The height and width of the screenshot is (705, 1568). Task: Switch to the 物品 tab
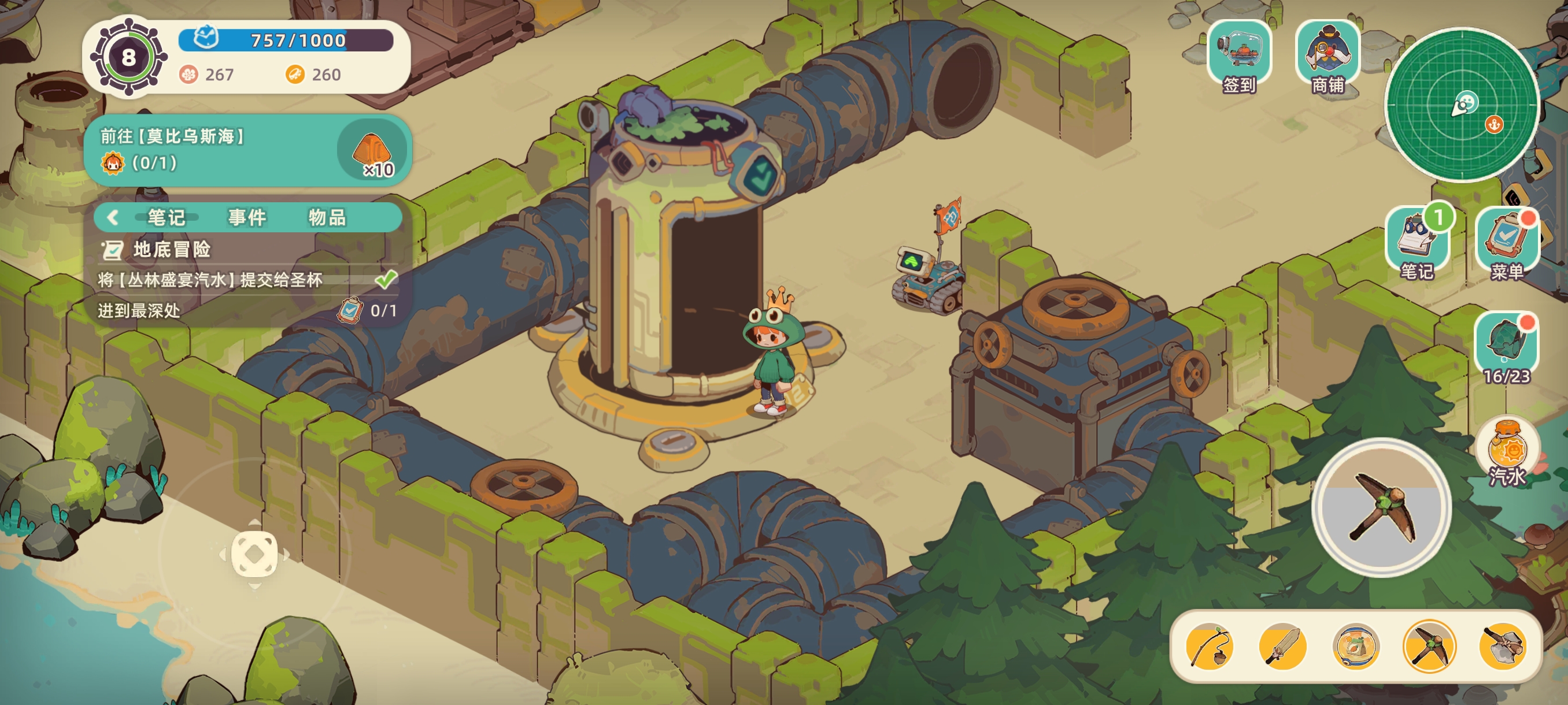tap(327, 217)
